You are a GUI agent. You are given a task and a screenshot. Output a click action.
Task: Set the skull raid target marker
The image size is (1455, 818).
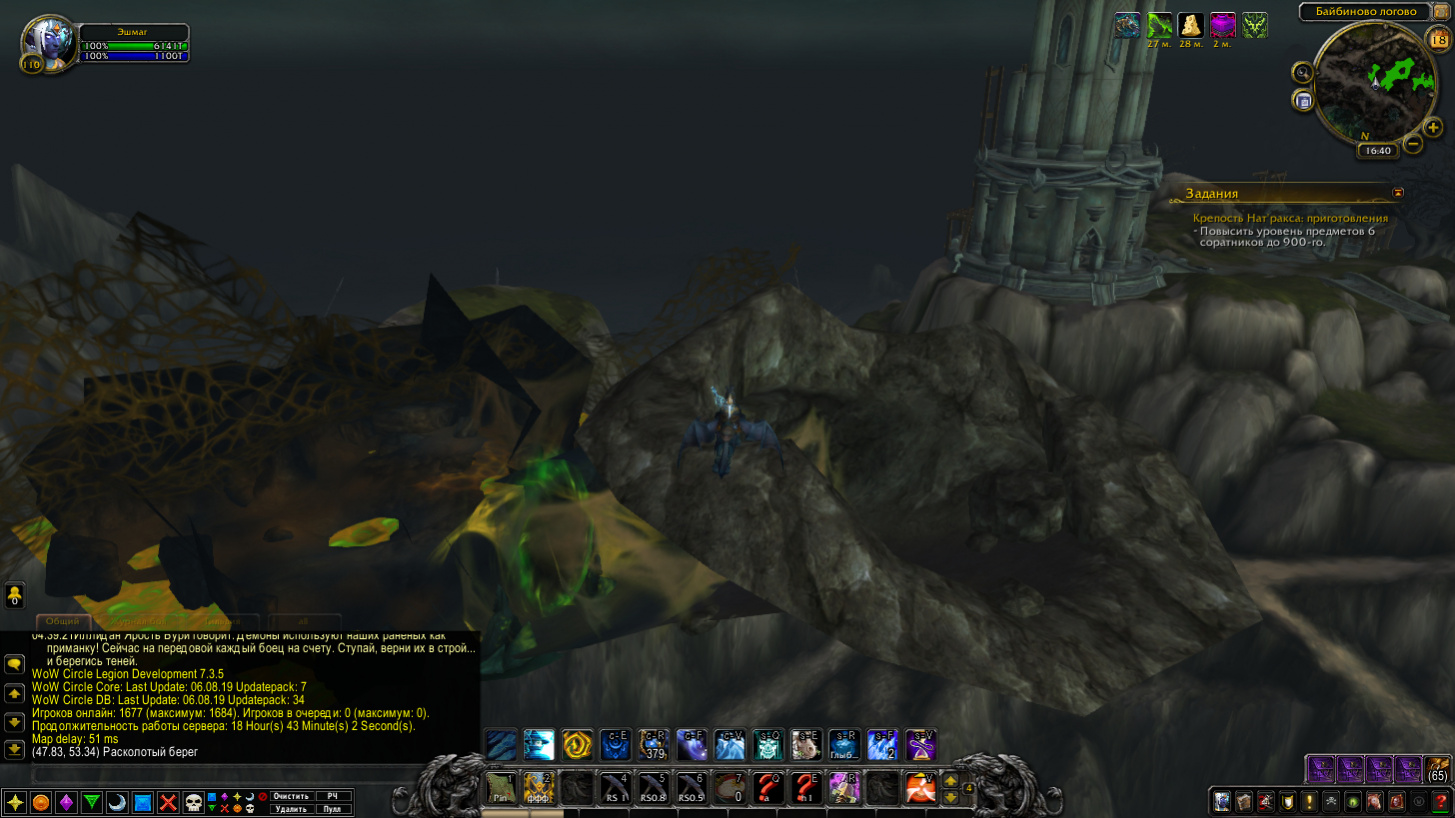click(x=194, y=802)
